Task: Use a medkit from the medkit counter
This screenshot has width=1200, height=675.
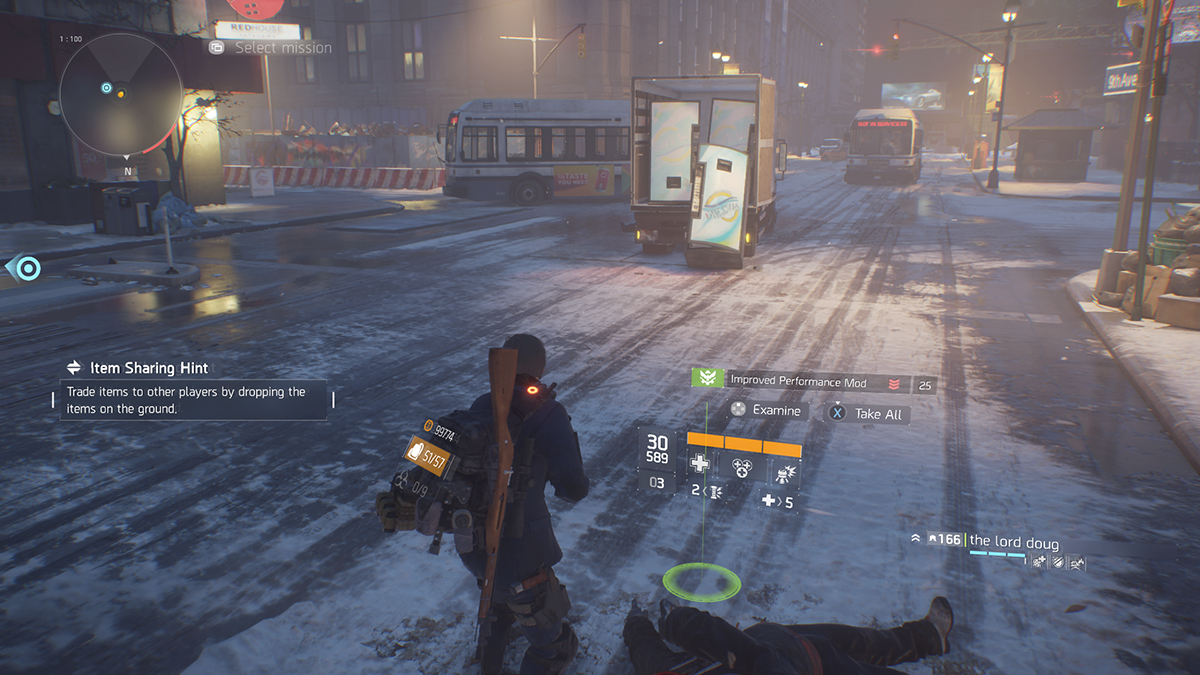Action: [778, 501]
